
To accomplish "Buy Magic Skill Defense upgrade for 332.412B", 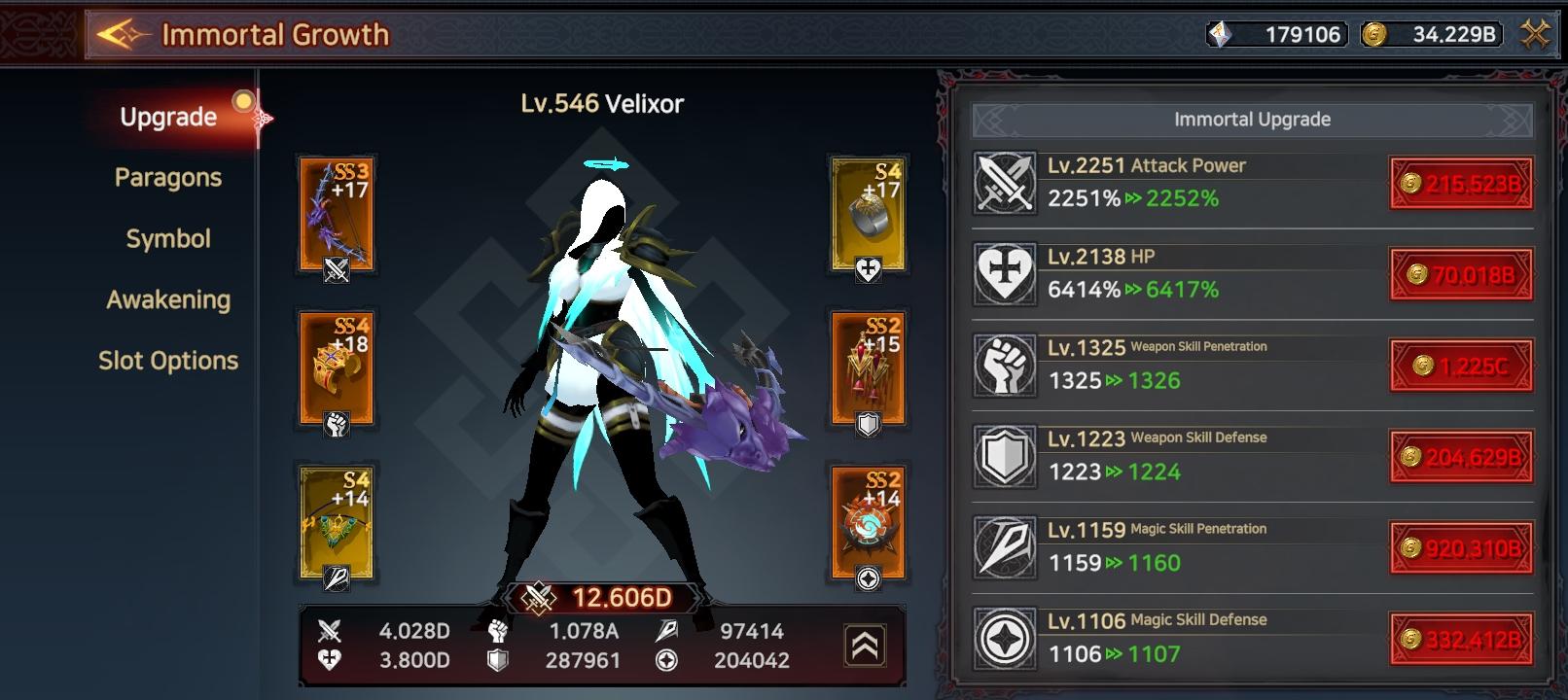I will (x=1461, y=639).
